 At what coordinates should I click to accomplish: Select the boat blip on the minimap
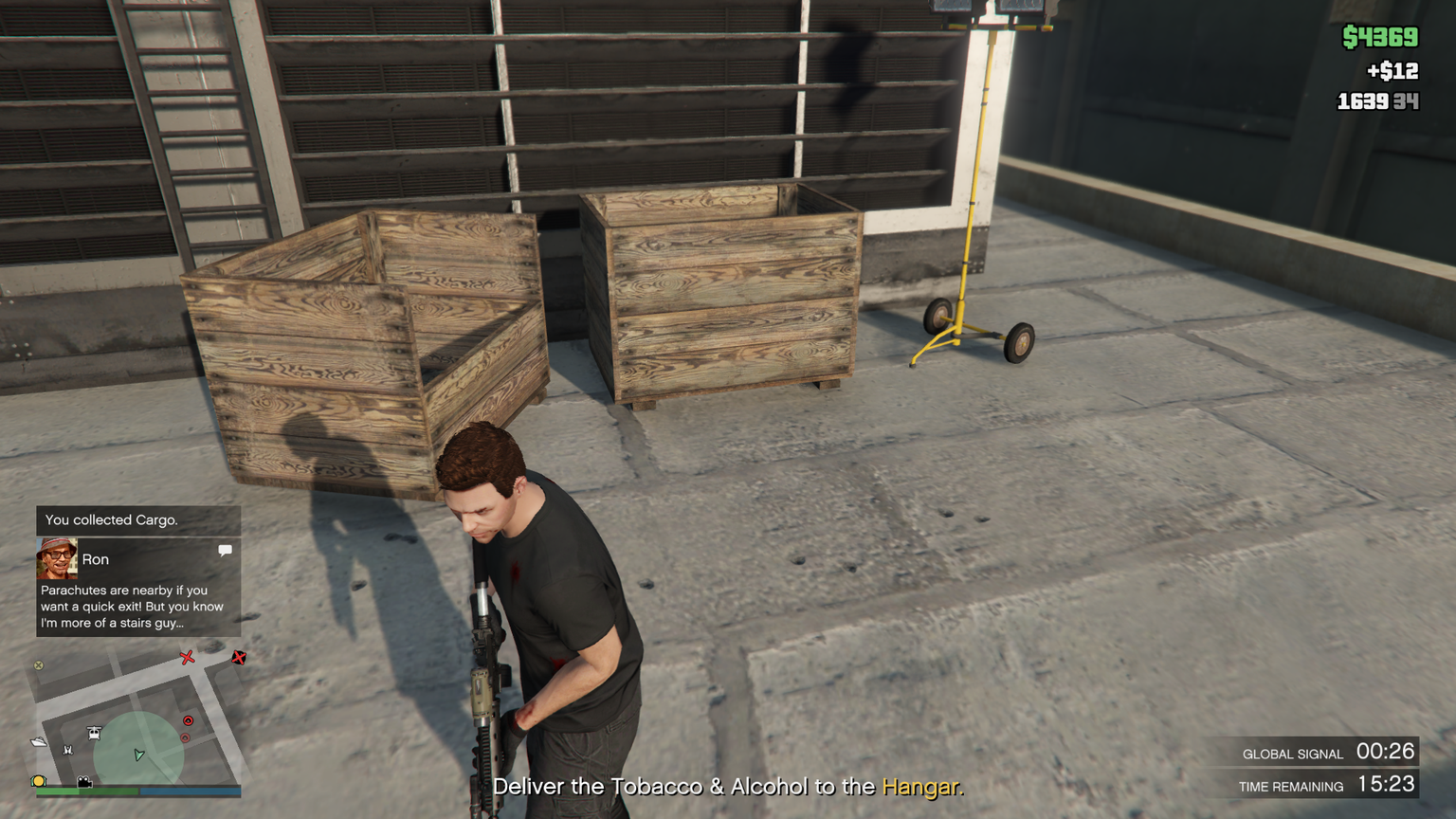[x=39, y=742]
